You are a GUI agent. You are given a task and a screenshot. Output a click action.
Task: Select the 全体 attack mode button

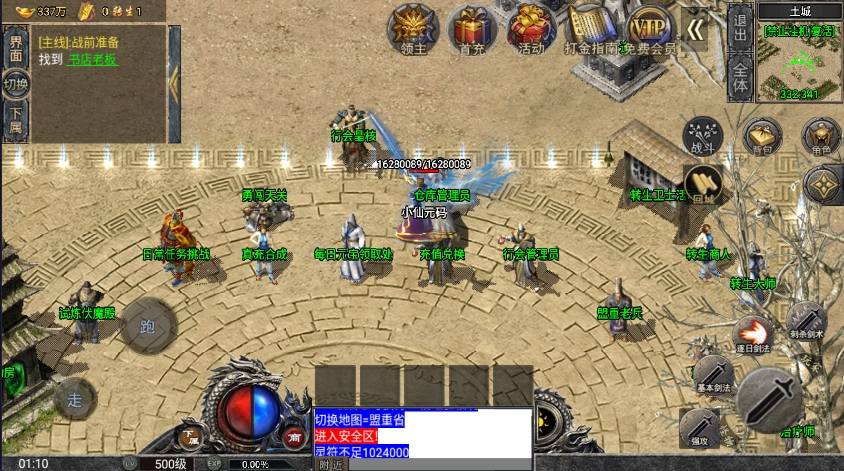pos(740,76)
